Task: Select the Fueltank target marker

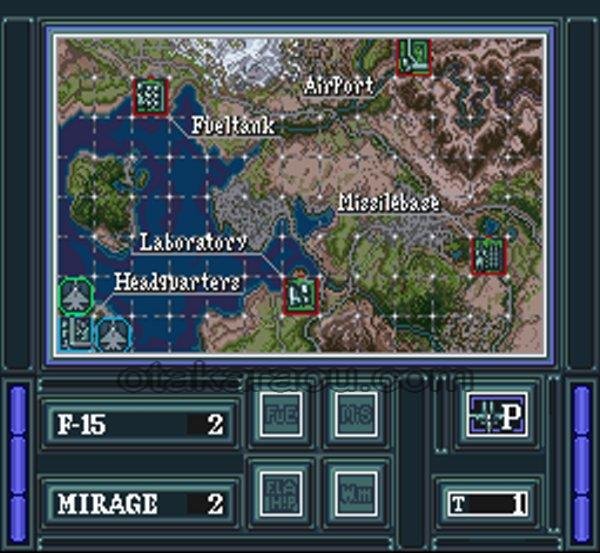Action: 151,96
